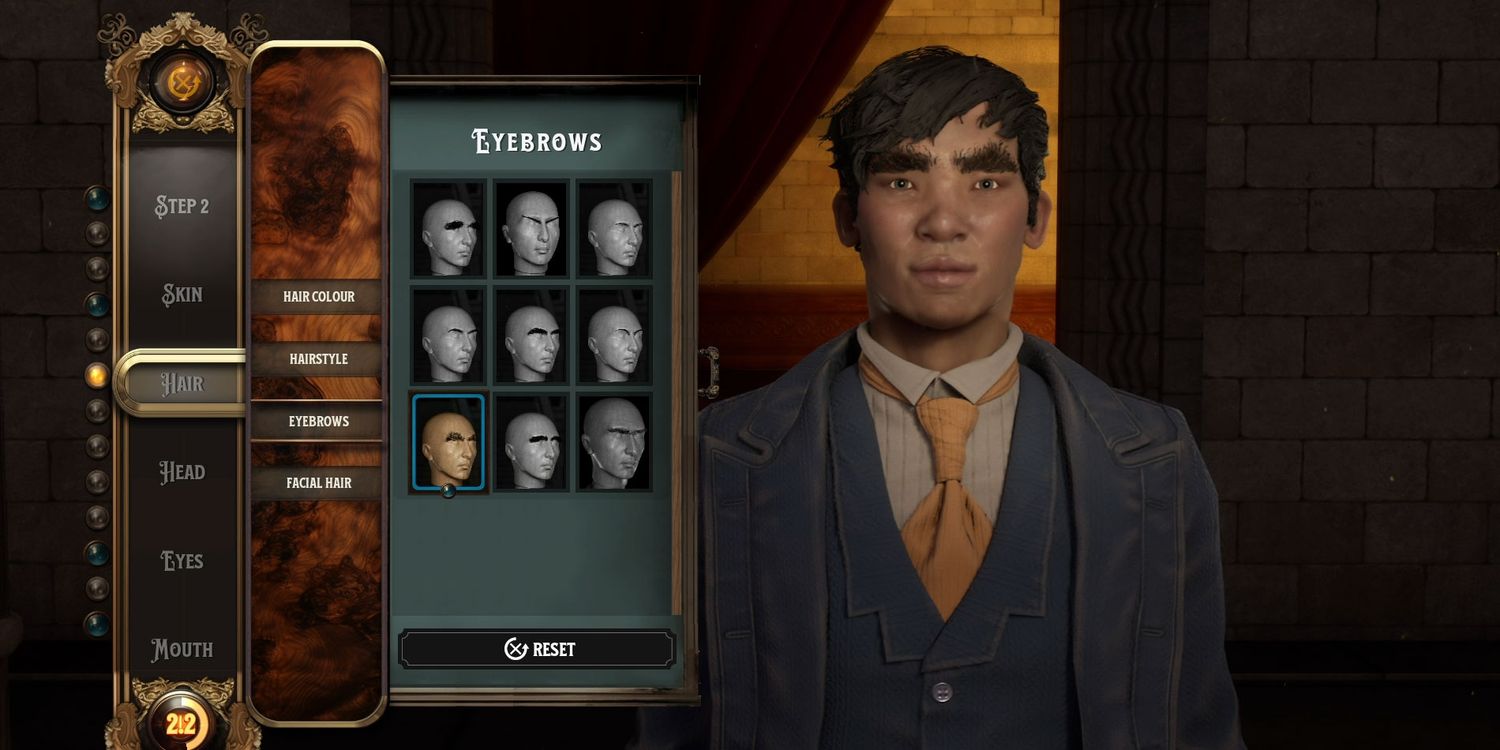This screenshot has height=750, width=1500.
Task: Click the Step 2 heading
Action: click(x=182, y=206)
